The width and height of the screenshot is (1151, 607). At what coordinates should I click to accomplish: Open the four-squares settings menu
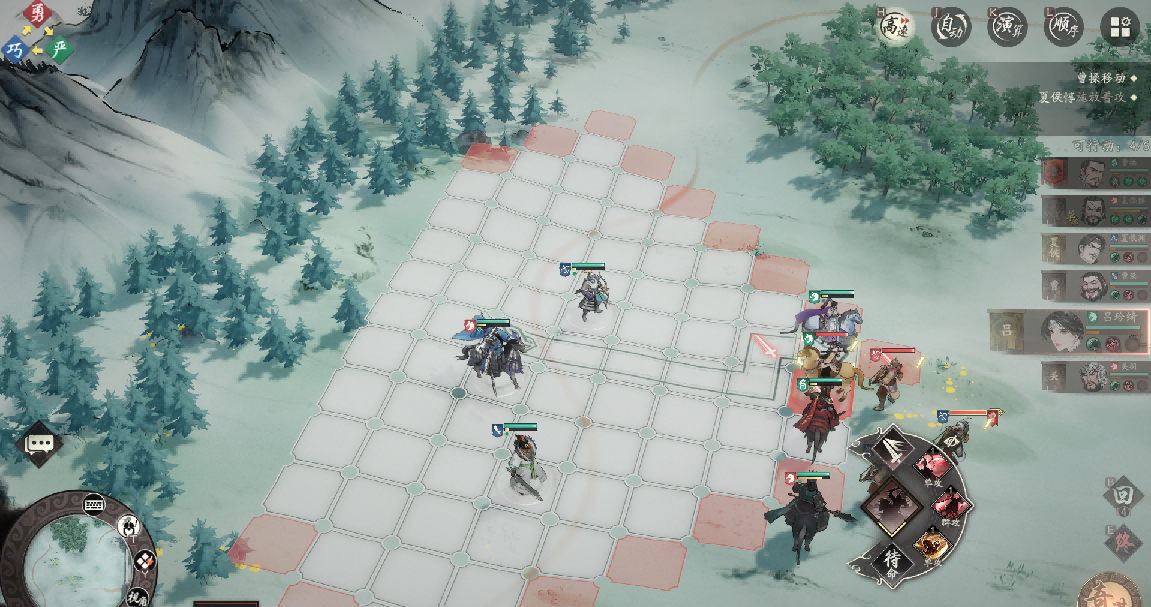(1119, 27)
